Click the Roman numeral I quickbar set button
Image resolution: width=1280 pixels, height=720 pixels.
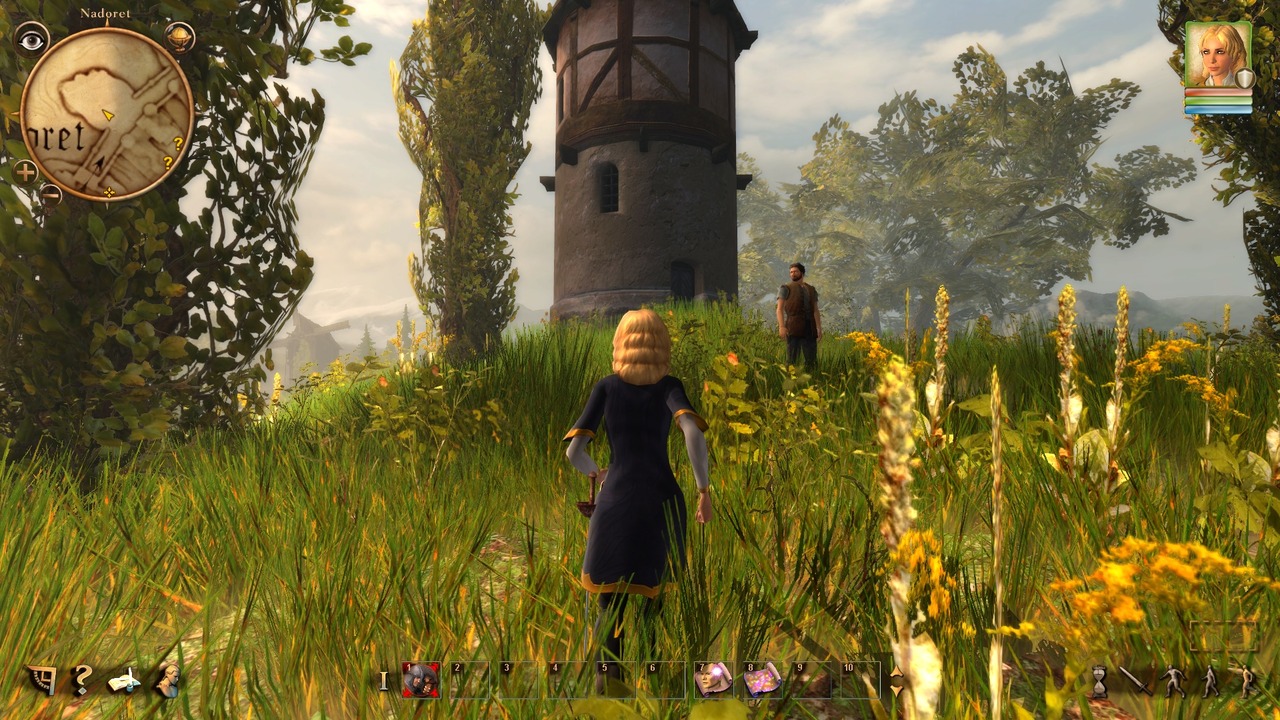383,681
